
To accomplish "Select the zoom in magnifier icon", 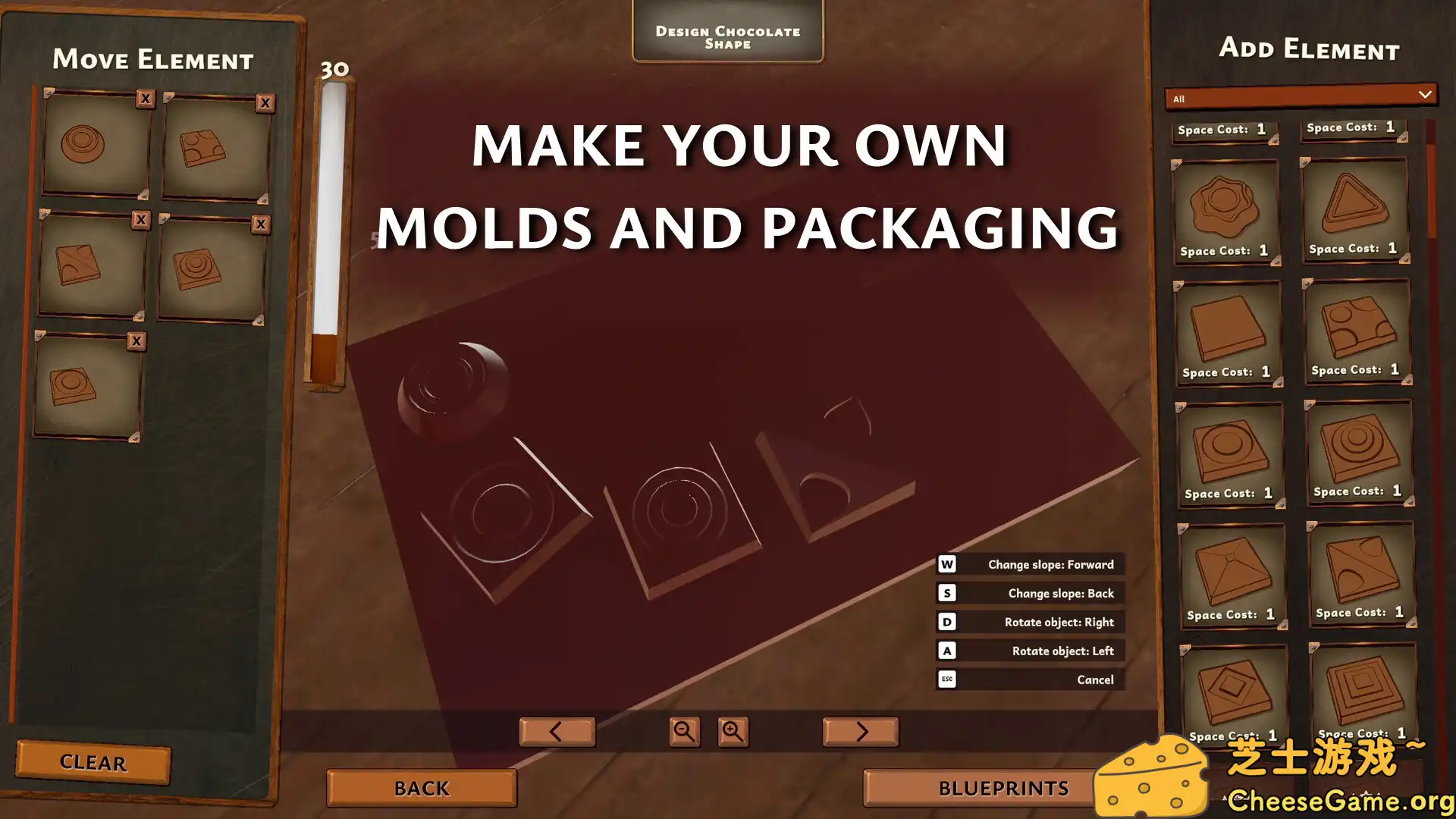I will (733, 732).
